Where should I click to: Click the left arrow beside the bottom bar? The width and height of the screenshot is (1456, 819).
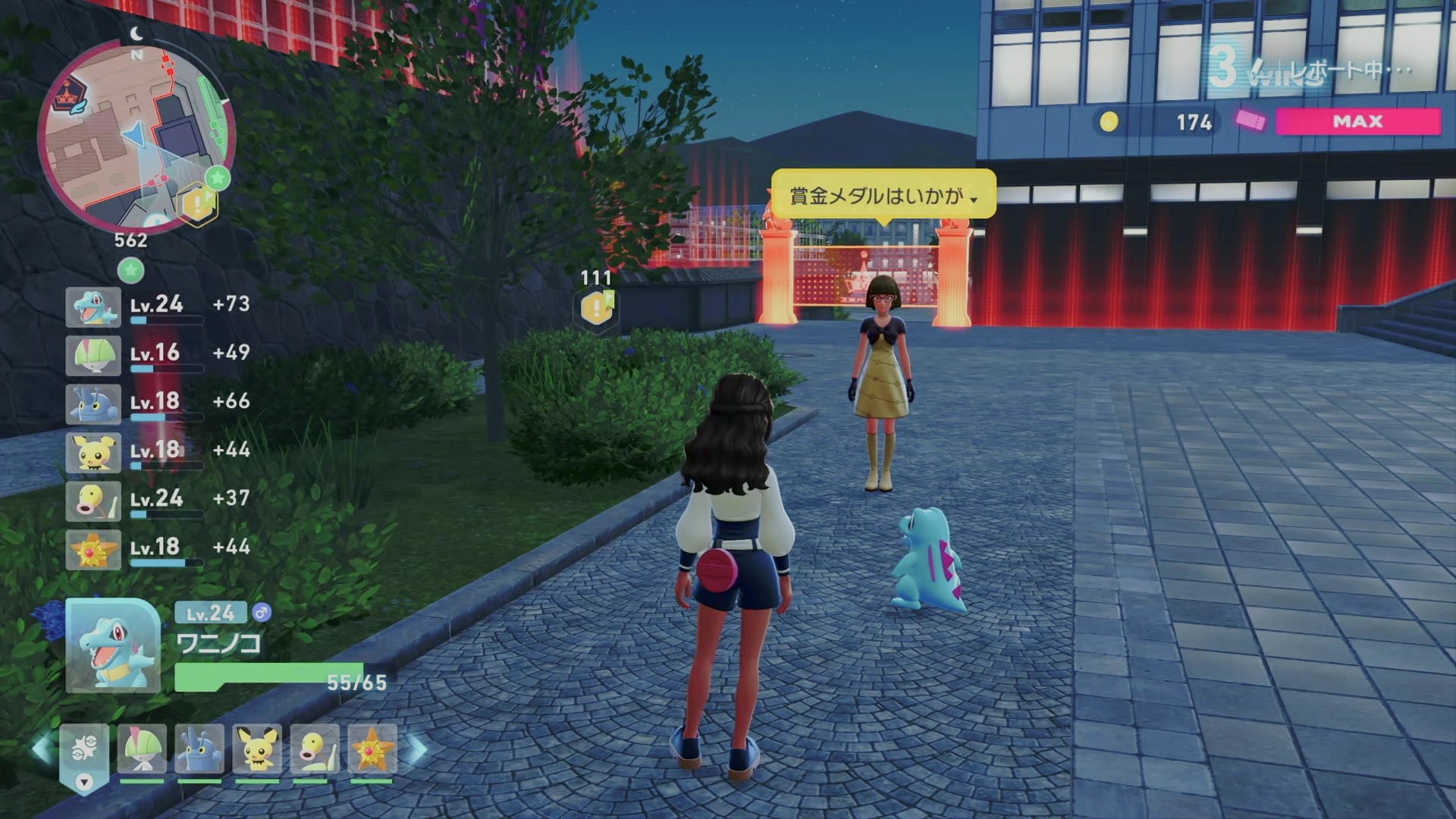pos(42,749)
